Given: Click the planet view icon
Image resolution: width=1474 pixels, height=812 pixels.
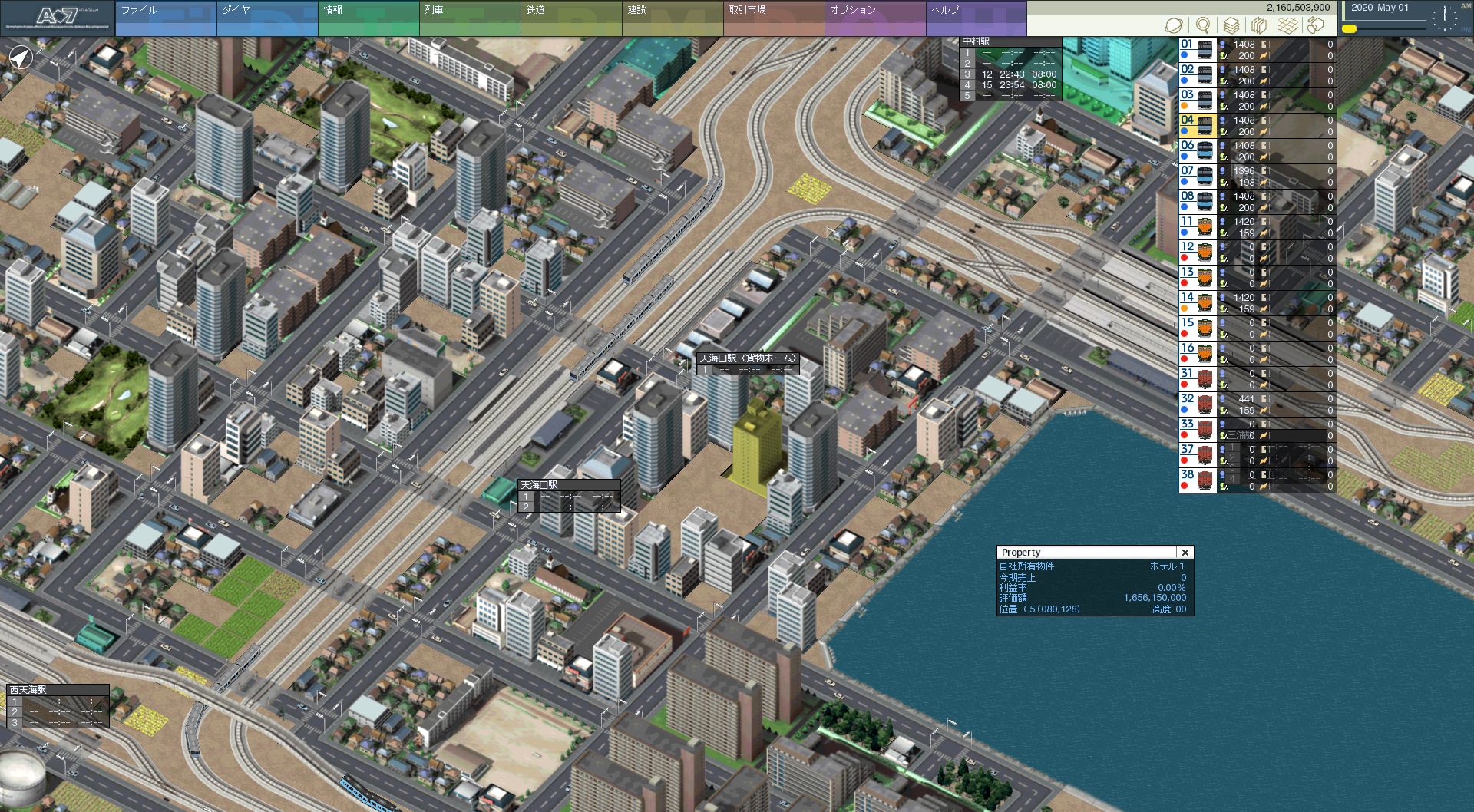Looking at the screenshot, I should (1173, 25).
